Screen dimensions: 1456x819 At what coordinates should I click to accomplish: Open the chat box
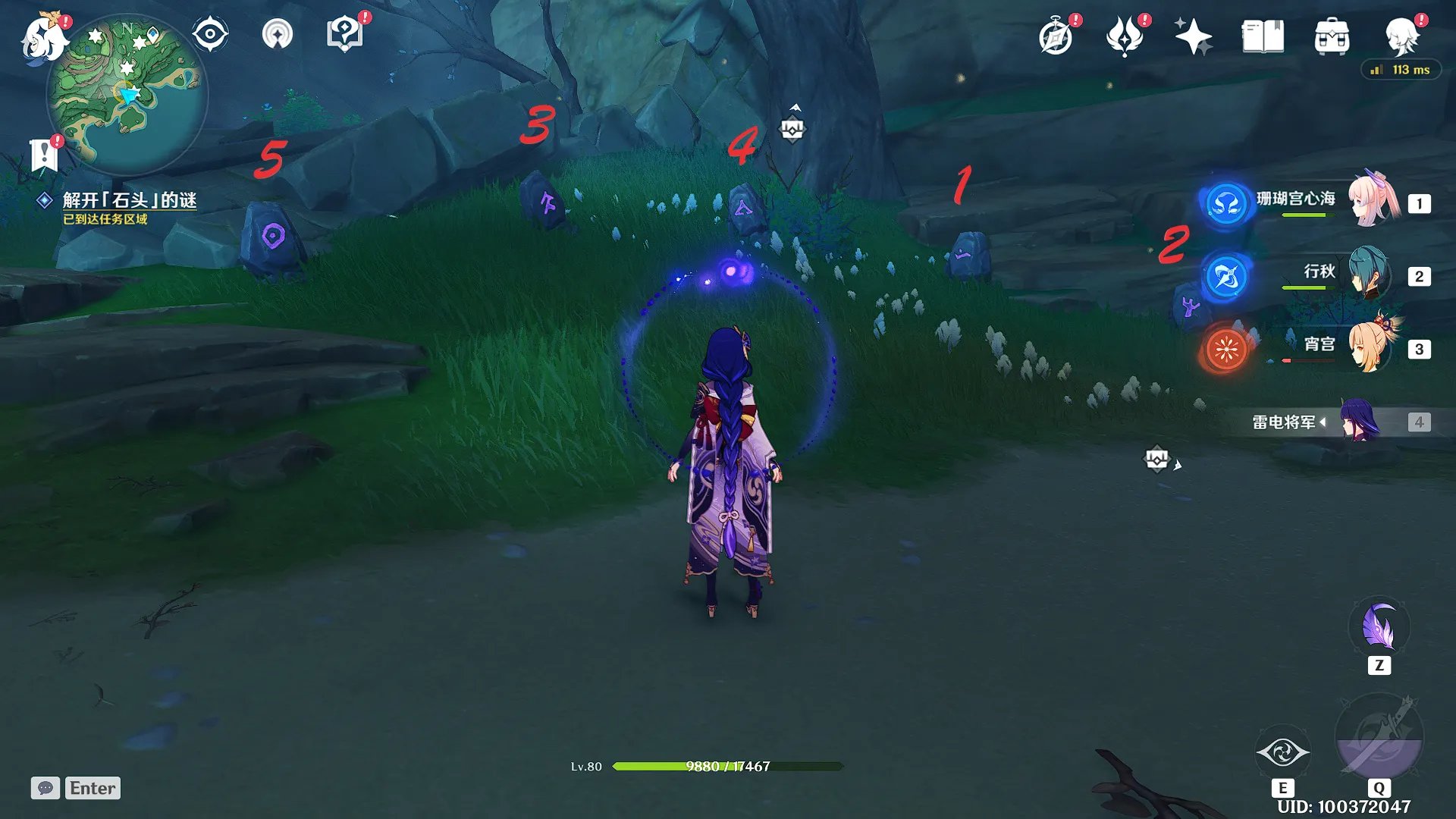click(45, 788)
